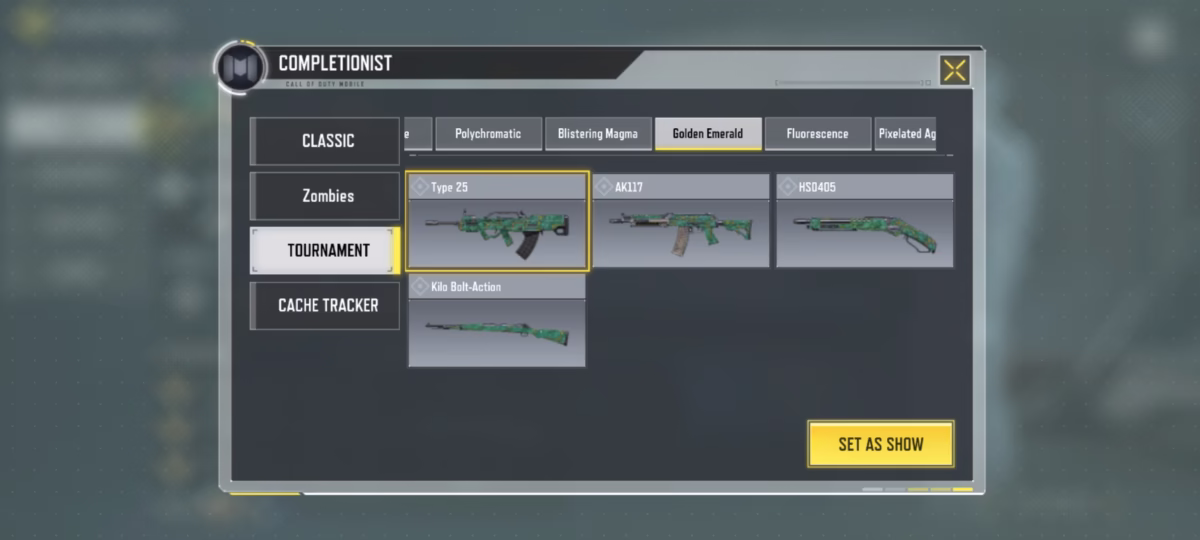The image size is (1200, 540).
Task: Select the Golden Emerald camo tab
Action: pyautogui.click(x=708, y=134)
